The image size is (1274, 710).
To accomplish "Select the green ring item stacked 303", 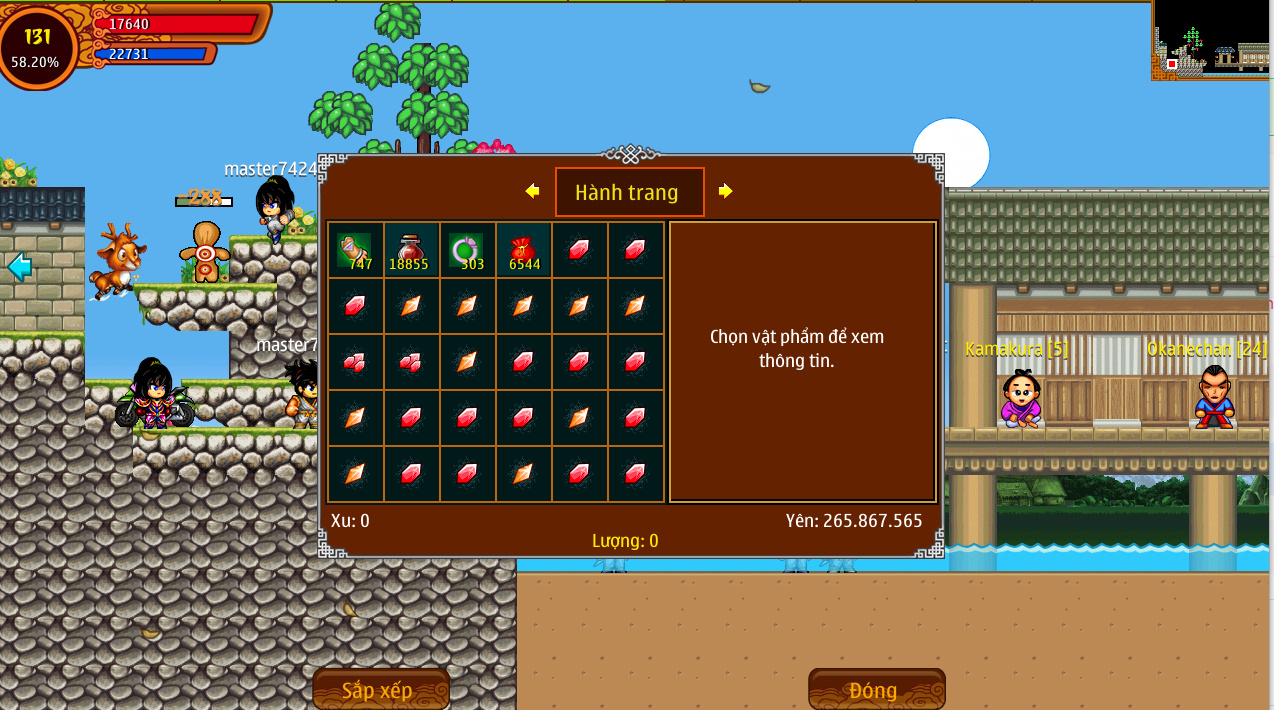I will (467, 250).
